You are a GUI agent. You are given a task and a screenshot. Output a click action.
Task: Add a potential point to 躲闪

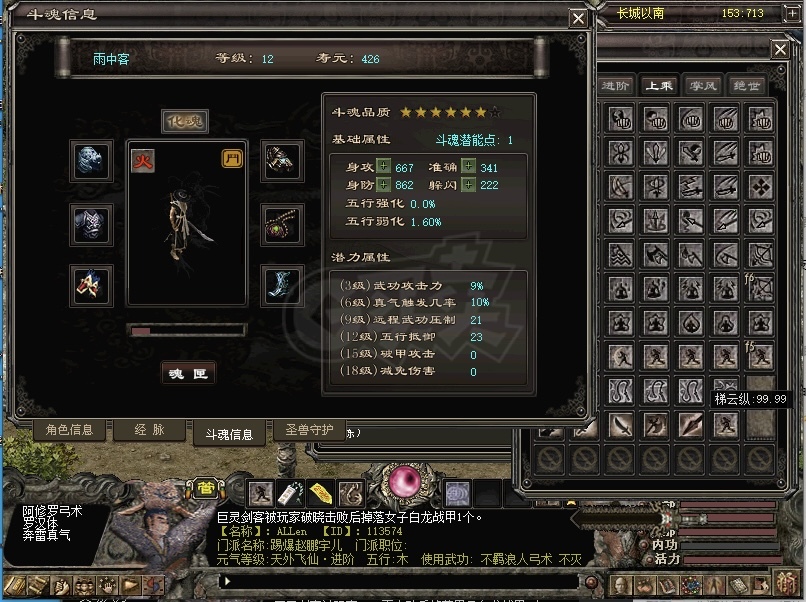click(468, 185)
